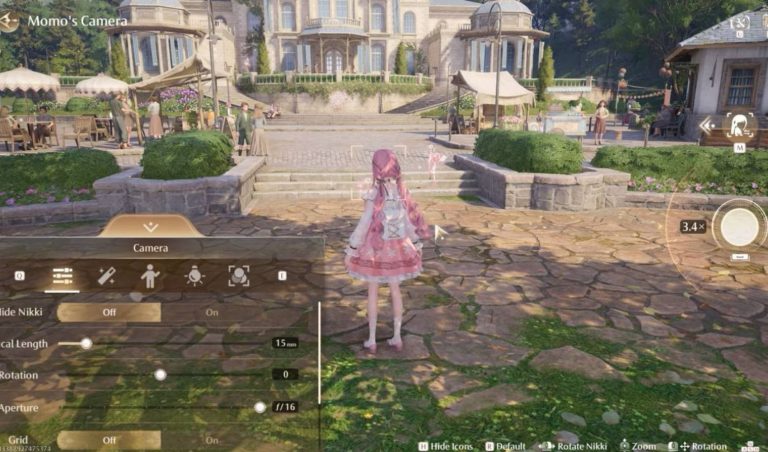Image resolution: width=768 pixels, height=452 pixels.
Task: Select the lighting bulb tab
Action: tap(194, 276)
